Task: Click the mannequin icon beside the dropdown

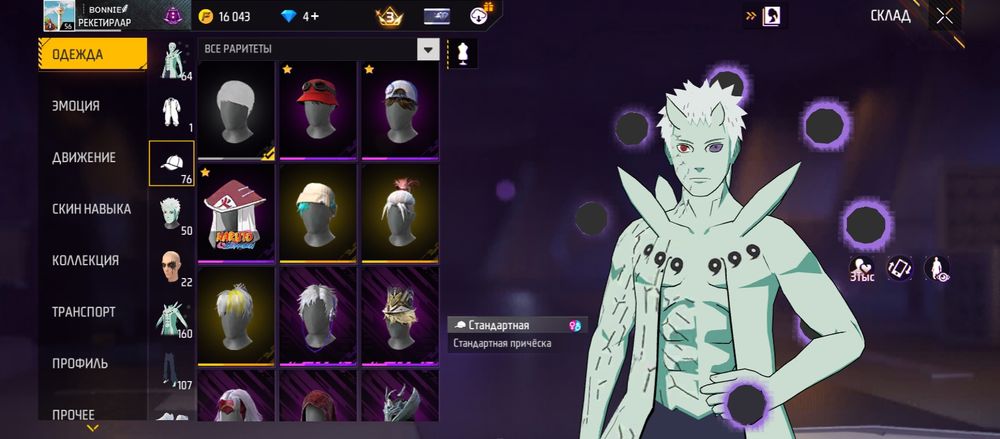Action: 463,52
